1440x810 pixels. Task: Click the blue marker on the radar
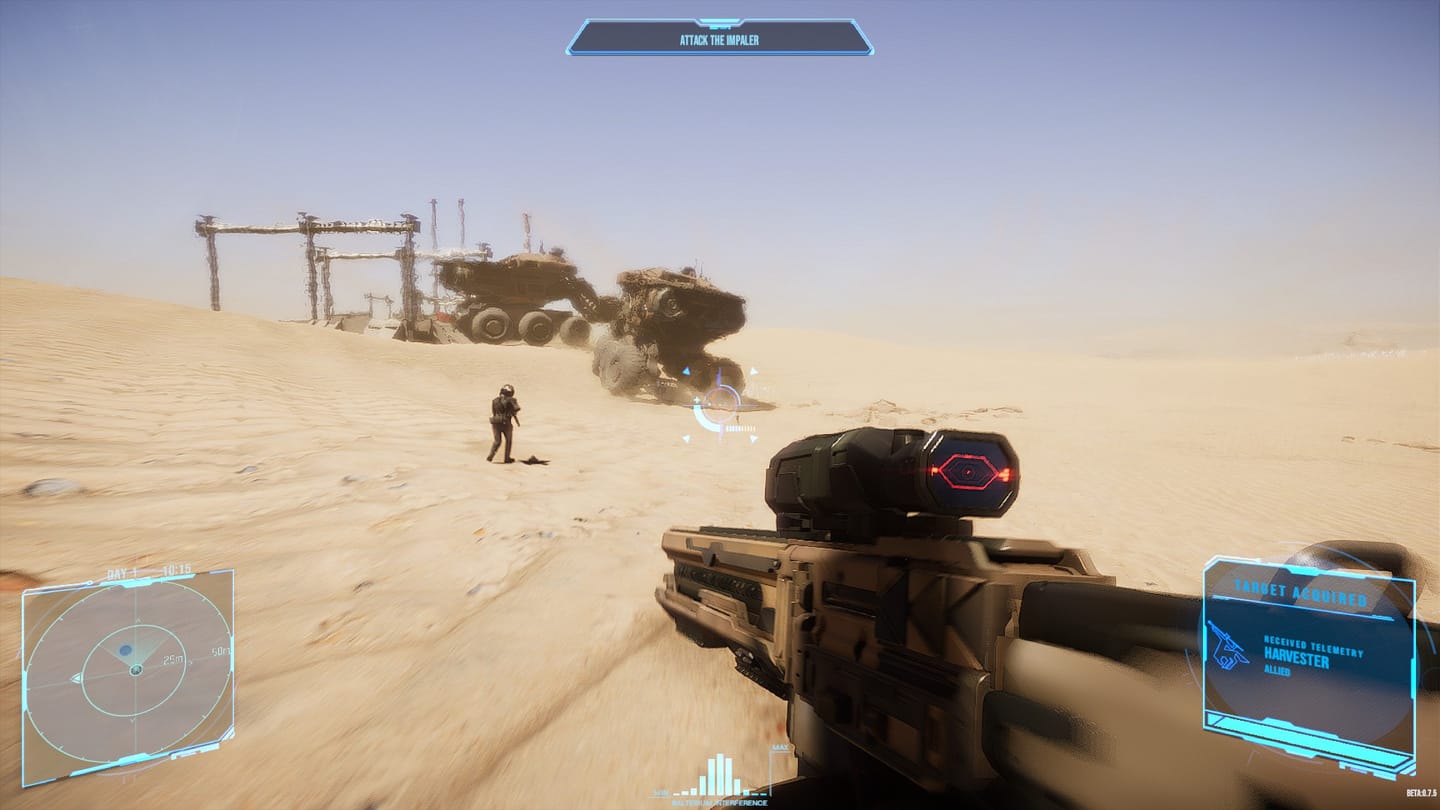(126, 650)
